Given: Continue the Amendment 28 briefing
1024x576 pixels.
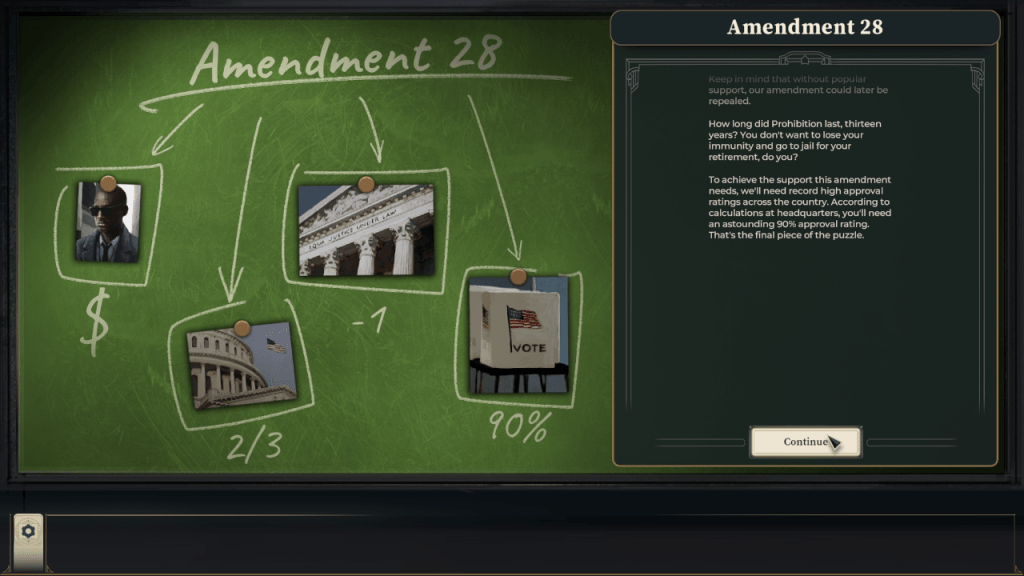Looking at the screenshot, I should [804, 442].
